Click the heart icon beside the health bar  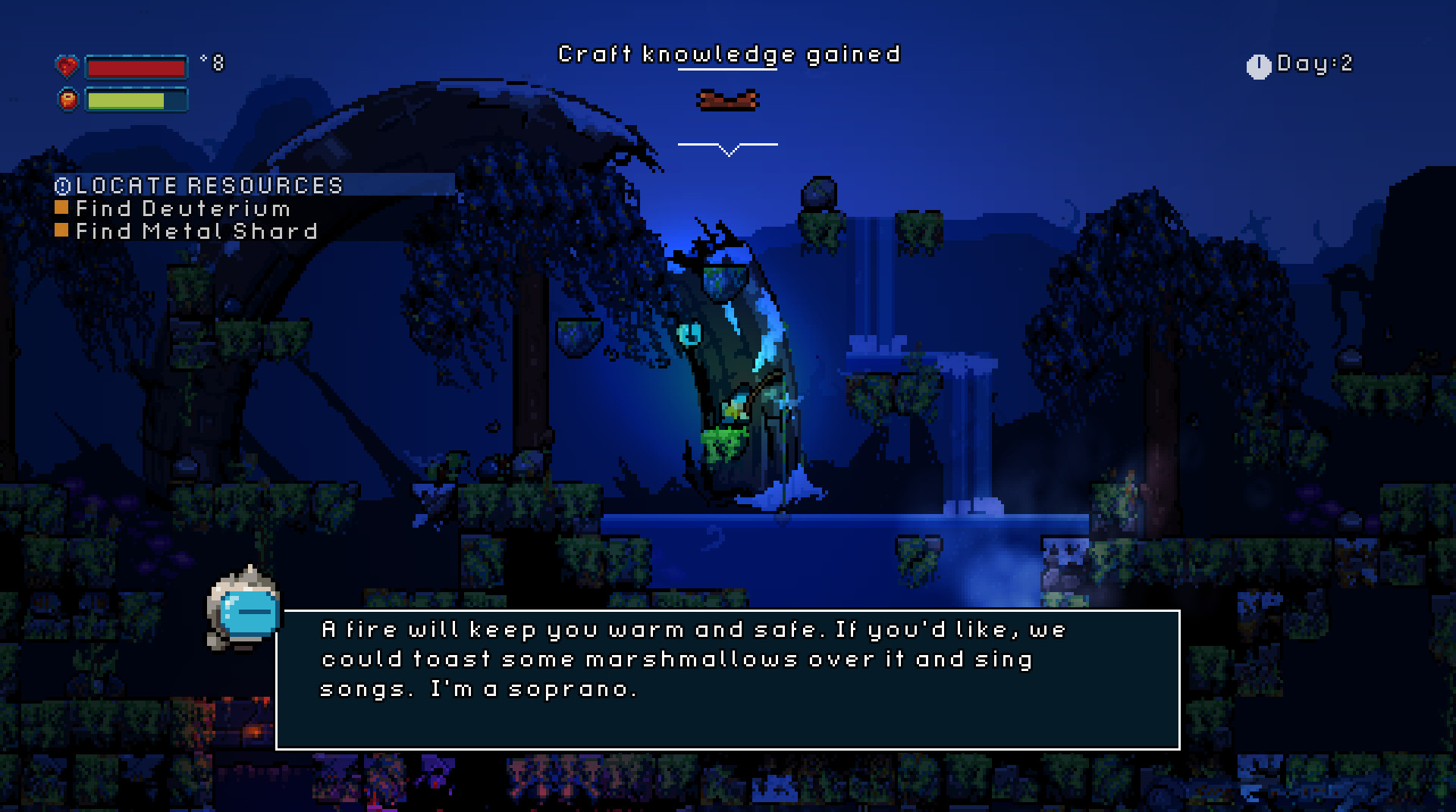[x=68, y=67]
